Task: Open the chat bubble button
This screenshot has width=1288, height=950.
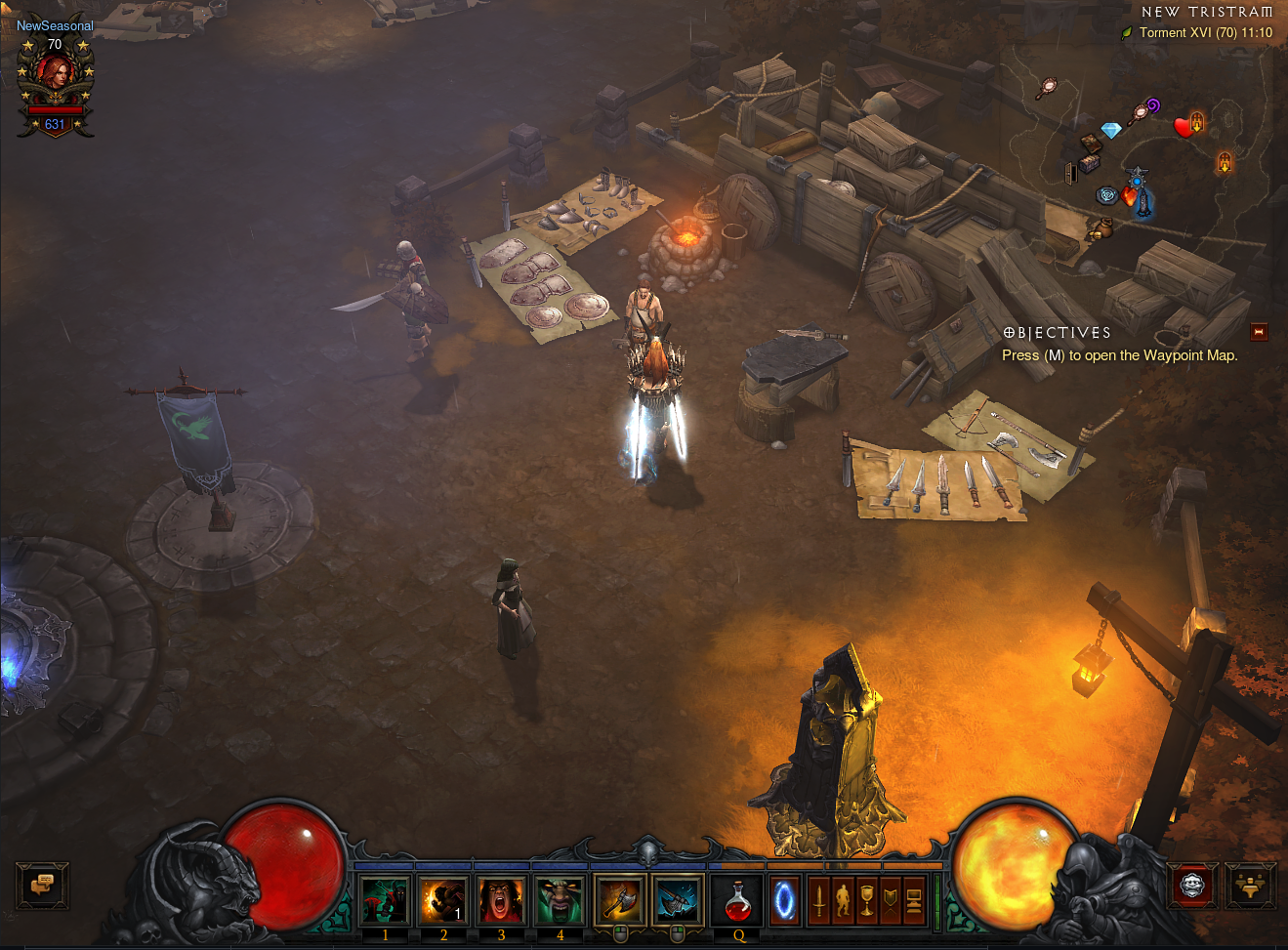Action: click(x=42, y=886)
